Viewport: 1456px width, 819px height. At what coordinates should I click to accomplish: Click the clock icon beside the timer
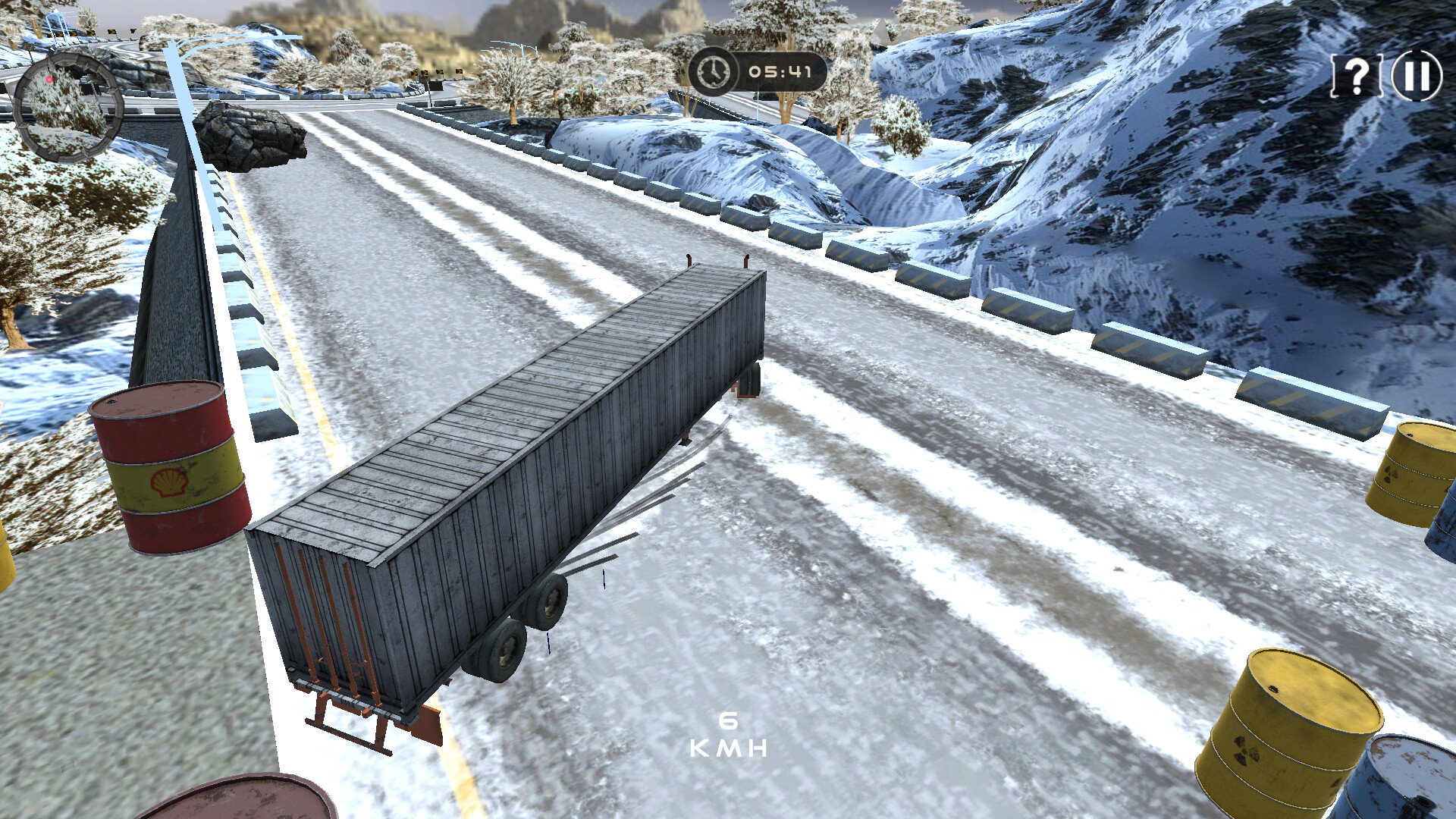(713, 73)
